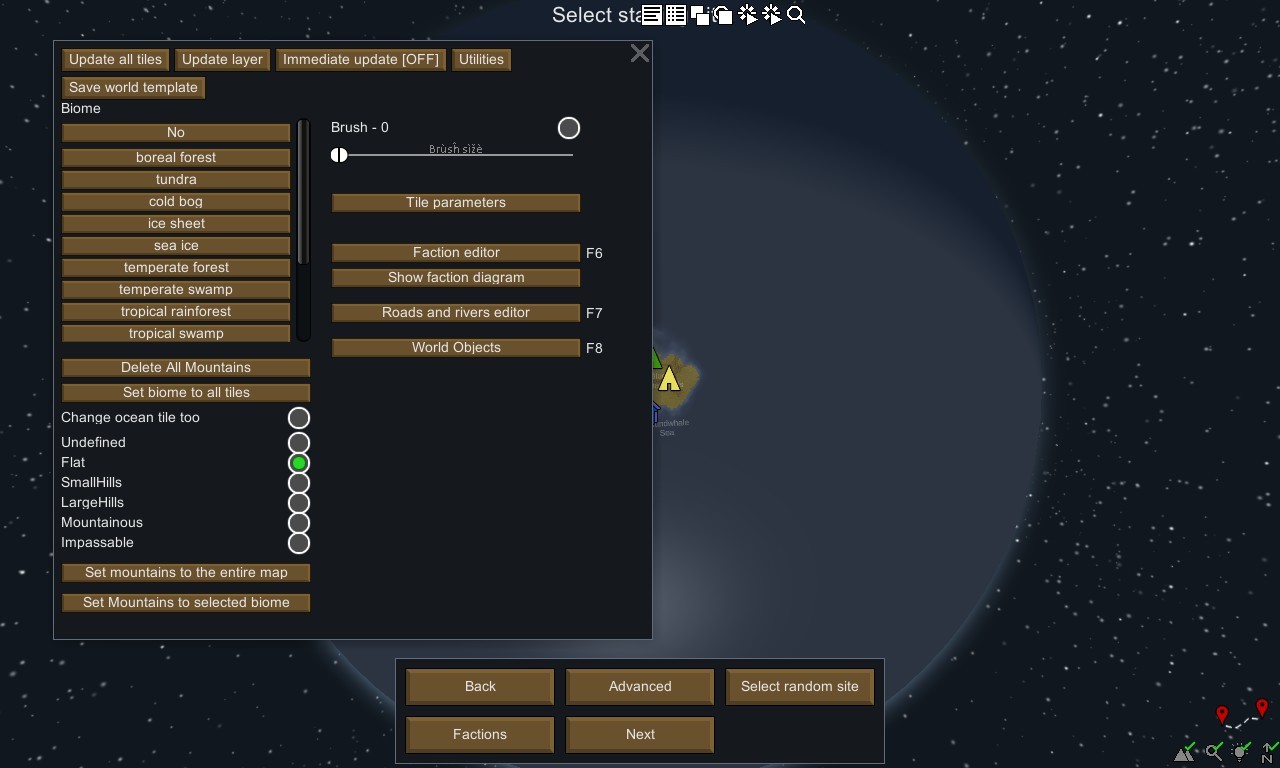Viewport: 1280px width, 768px height.
Task: Proceed with the Next button
Action: click(x=640, y=735)
